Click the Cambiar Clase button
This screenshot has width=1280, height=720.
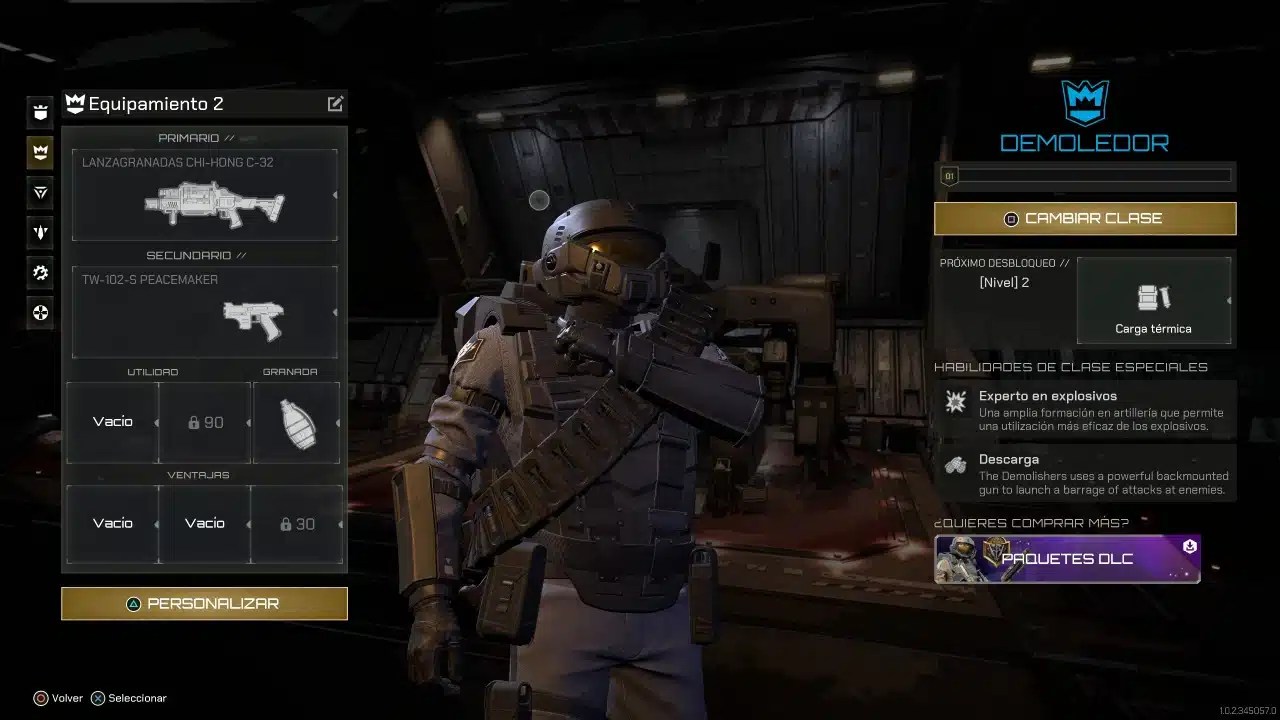[x=1085, y=218]
